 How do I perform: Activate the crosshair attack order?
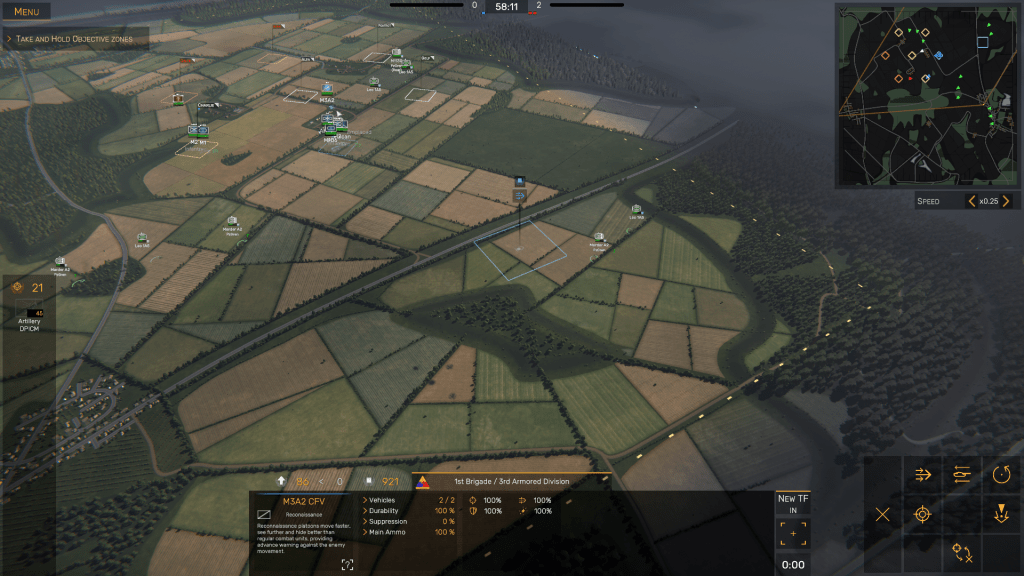(923, 515)
